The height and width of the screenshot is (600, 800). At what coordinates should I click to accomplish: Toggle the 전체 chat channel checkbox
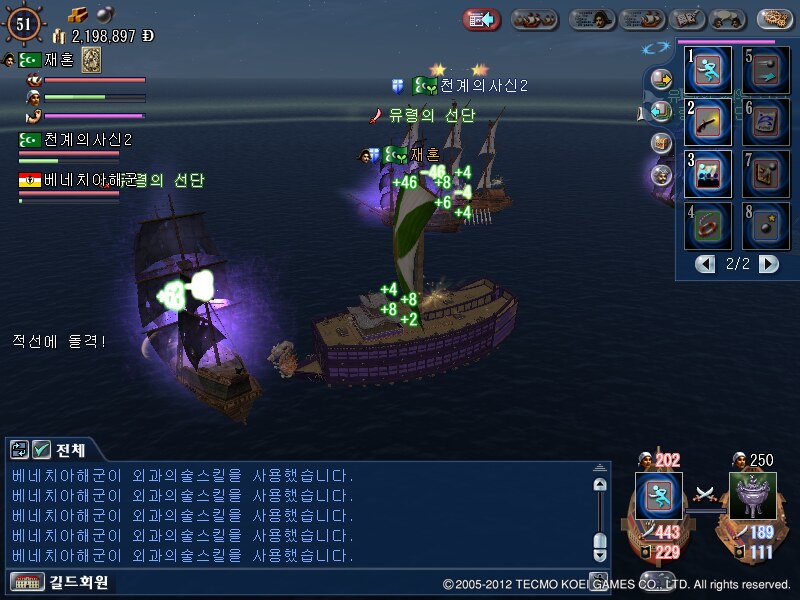tap(42, 450)
